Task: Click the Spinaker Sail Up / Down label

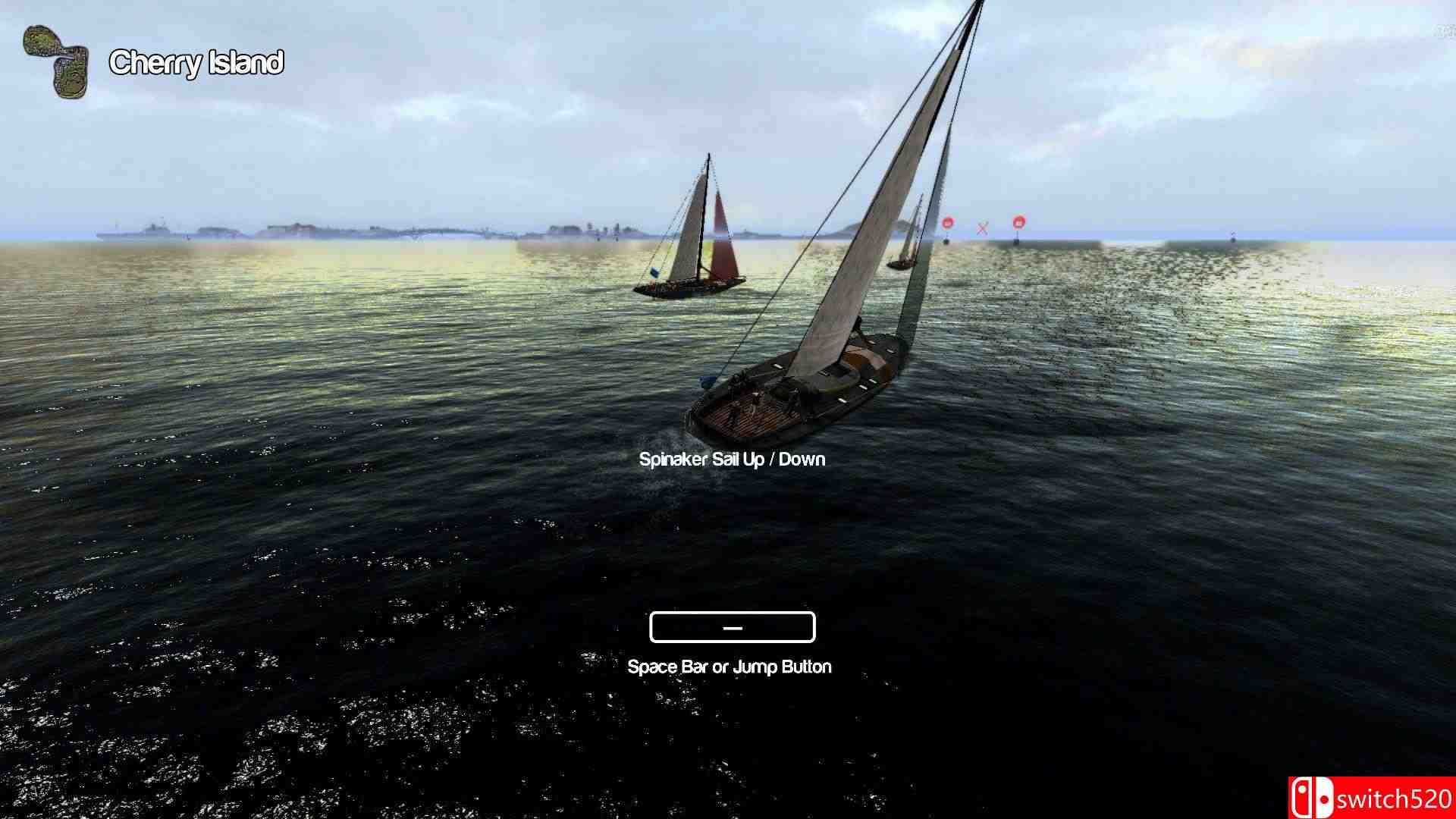Action: 730,459
